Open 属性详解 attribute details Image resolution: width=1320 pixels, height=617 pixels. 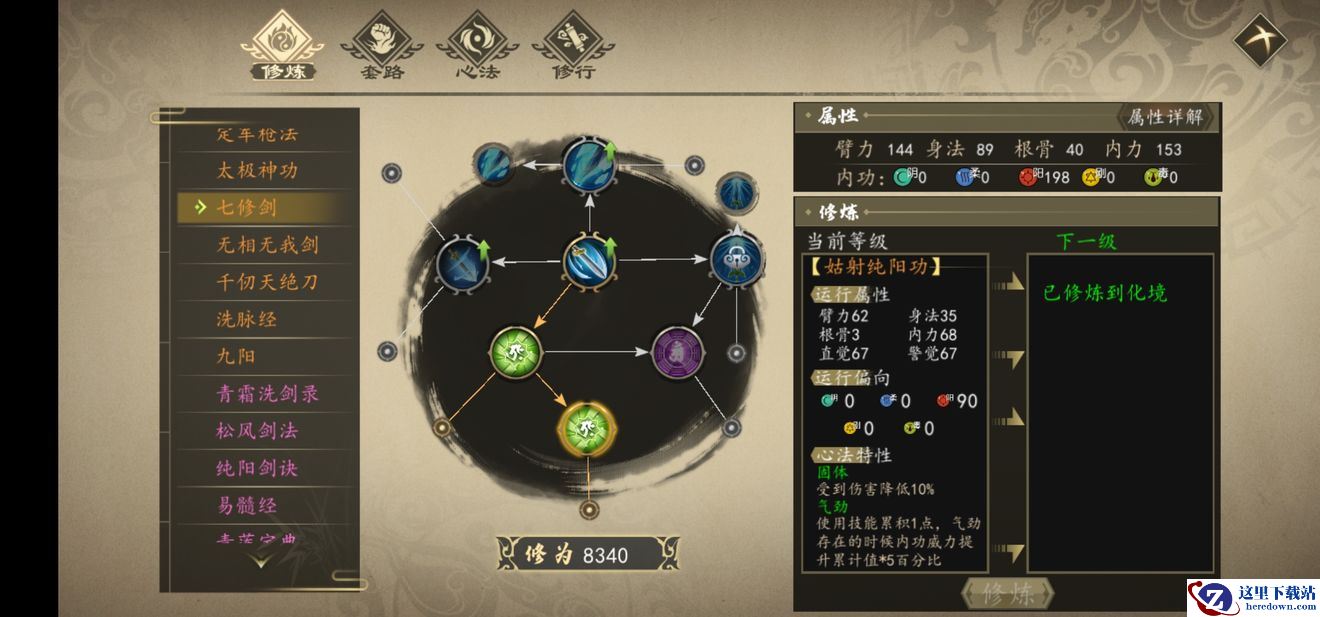1165,117
